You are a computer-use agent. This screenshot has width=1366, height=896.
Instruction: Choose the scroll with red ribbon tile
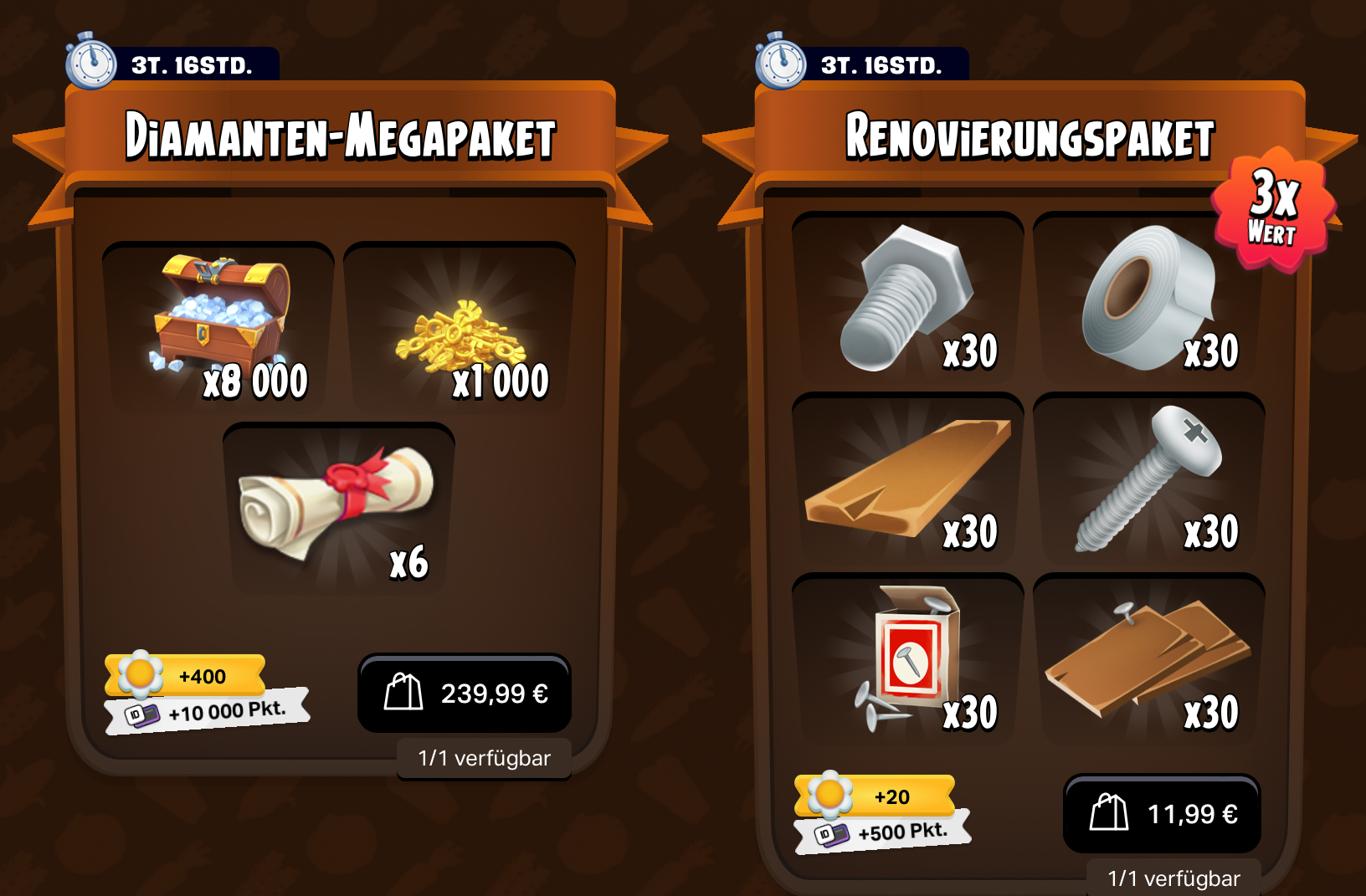(x=339, y=508)
